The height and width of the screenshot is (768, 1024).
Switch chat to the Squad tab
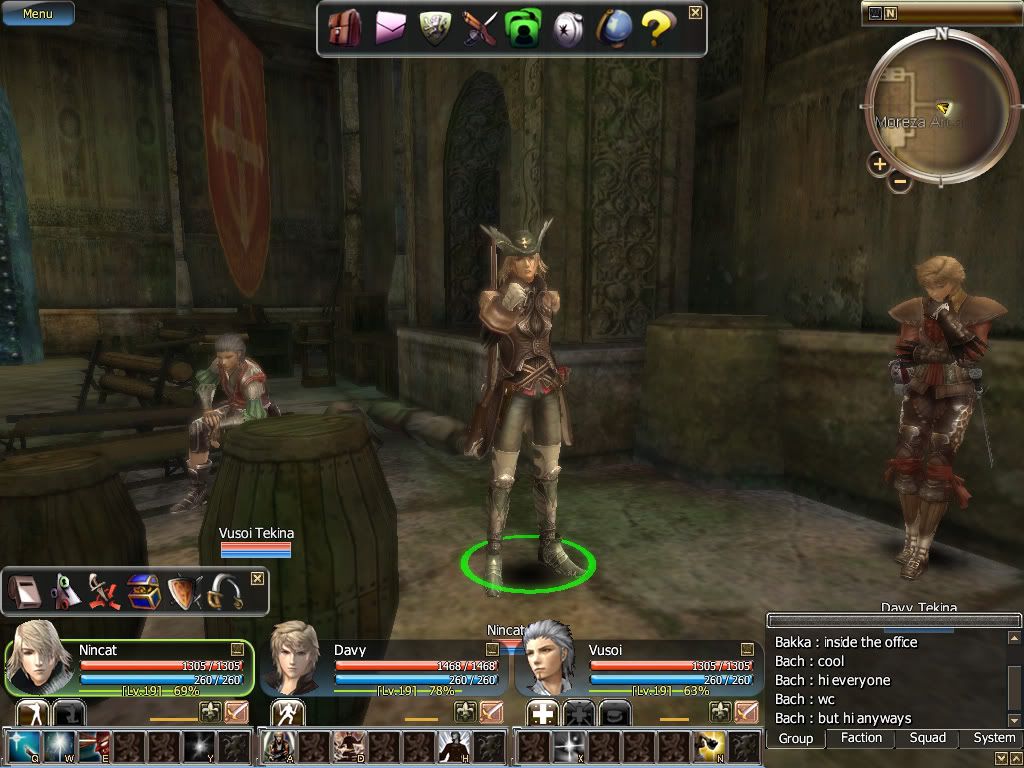coord(927,738)
